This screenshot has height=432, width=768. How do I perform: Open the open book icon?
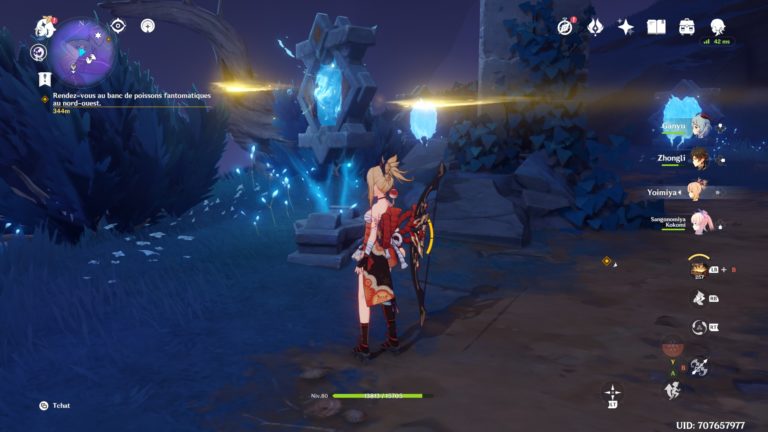pyautogui.click(x=656, y=27)
